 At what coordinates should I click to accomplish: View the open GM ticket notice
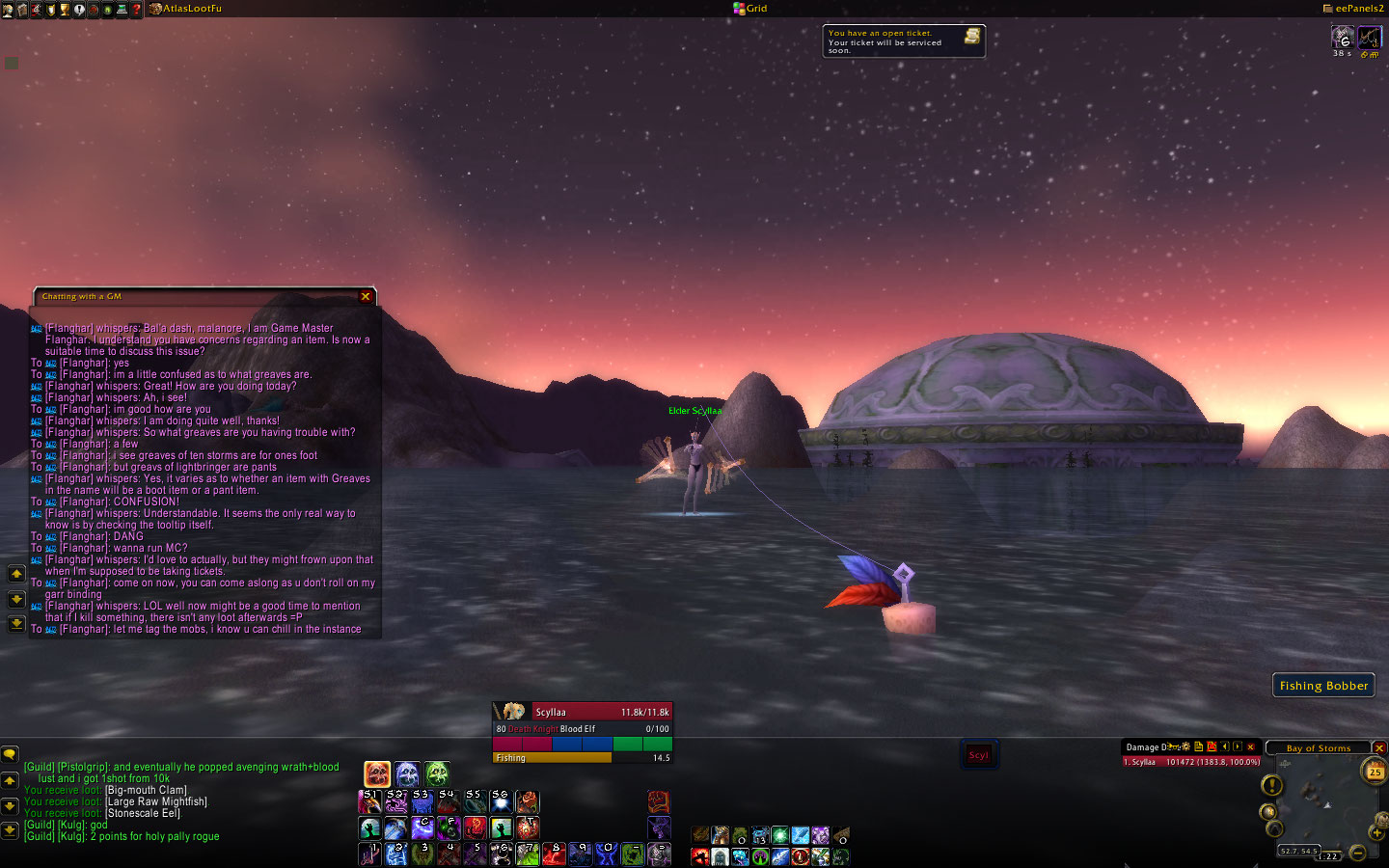tap(904, 41)
